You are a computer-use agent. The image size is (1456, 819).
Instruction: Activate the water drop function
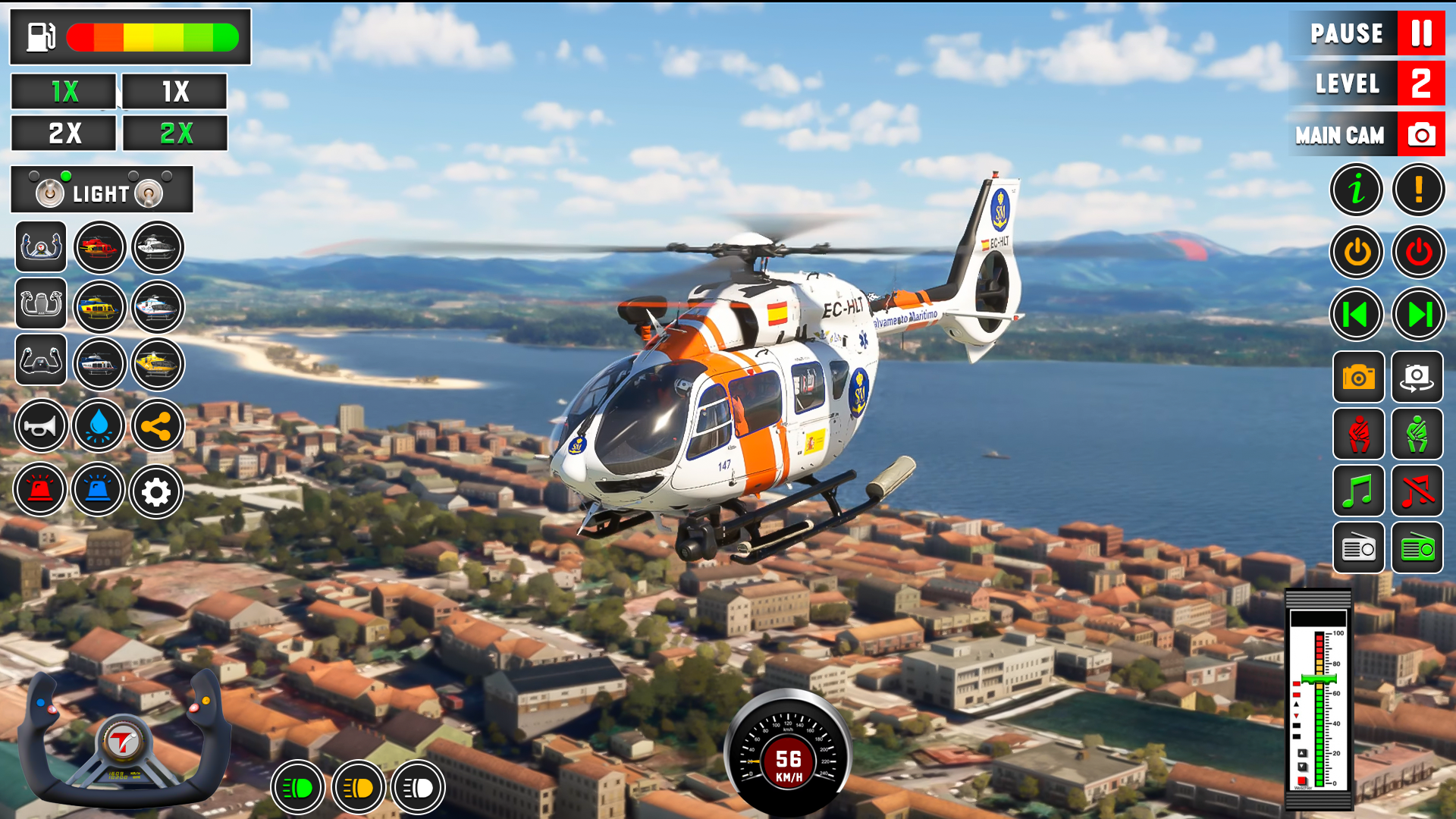tap(98, 425)
